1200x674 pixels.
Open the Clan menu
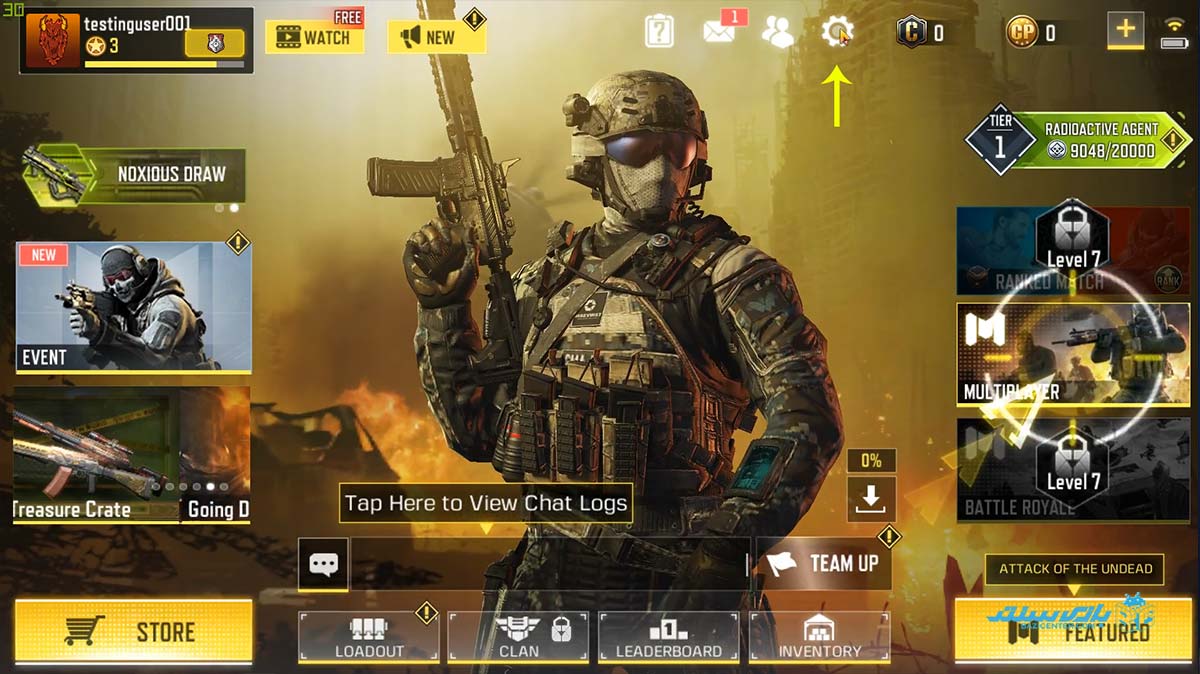(x=518, y=637)
